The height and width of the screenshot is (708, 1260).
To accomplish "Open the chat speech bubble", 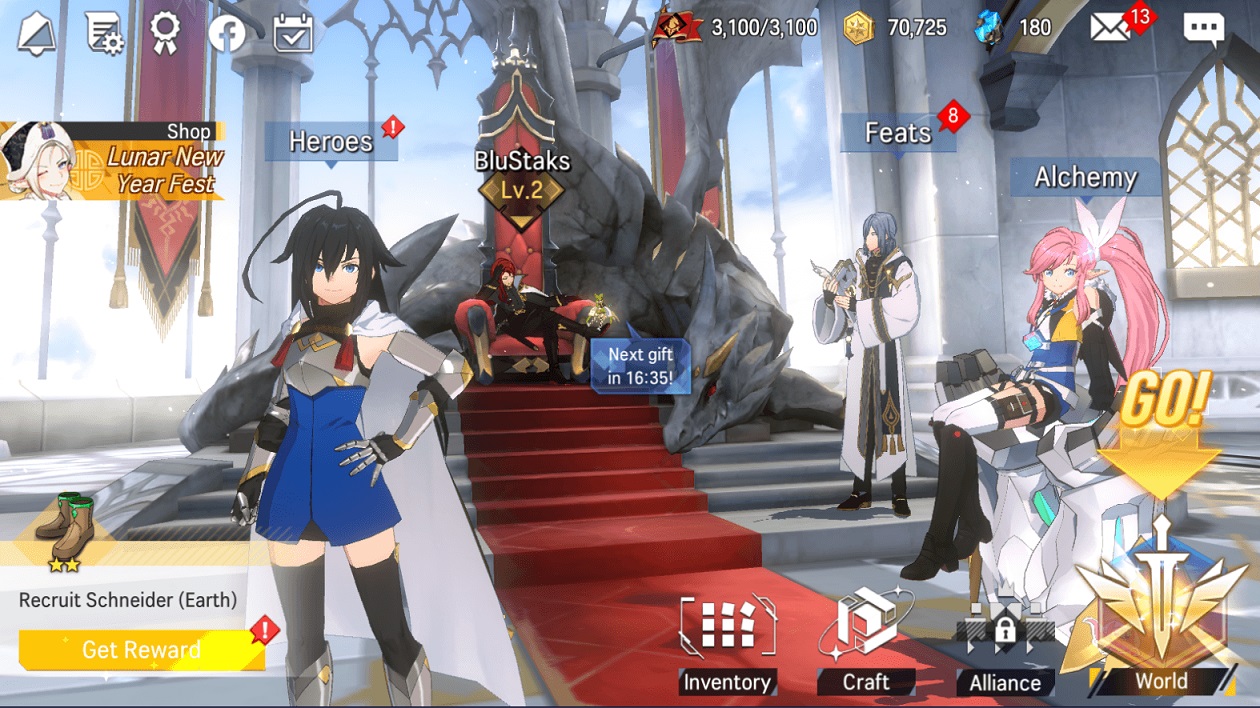I will click(x=1203, y=29).
